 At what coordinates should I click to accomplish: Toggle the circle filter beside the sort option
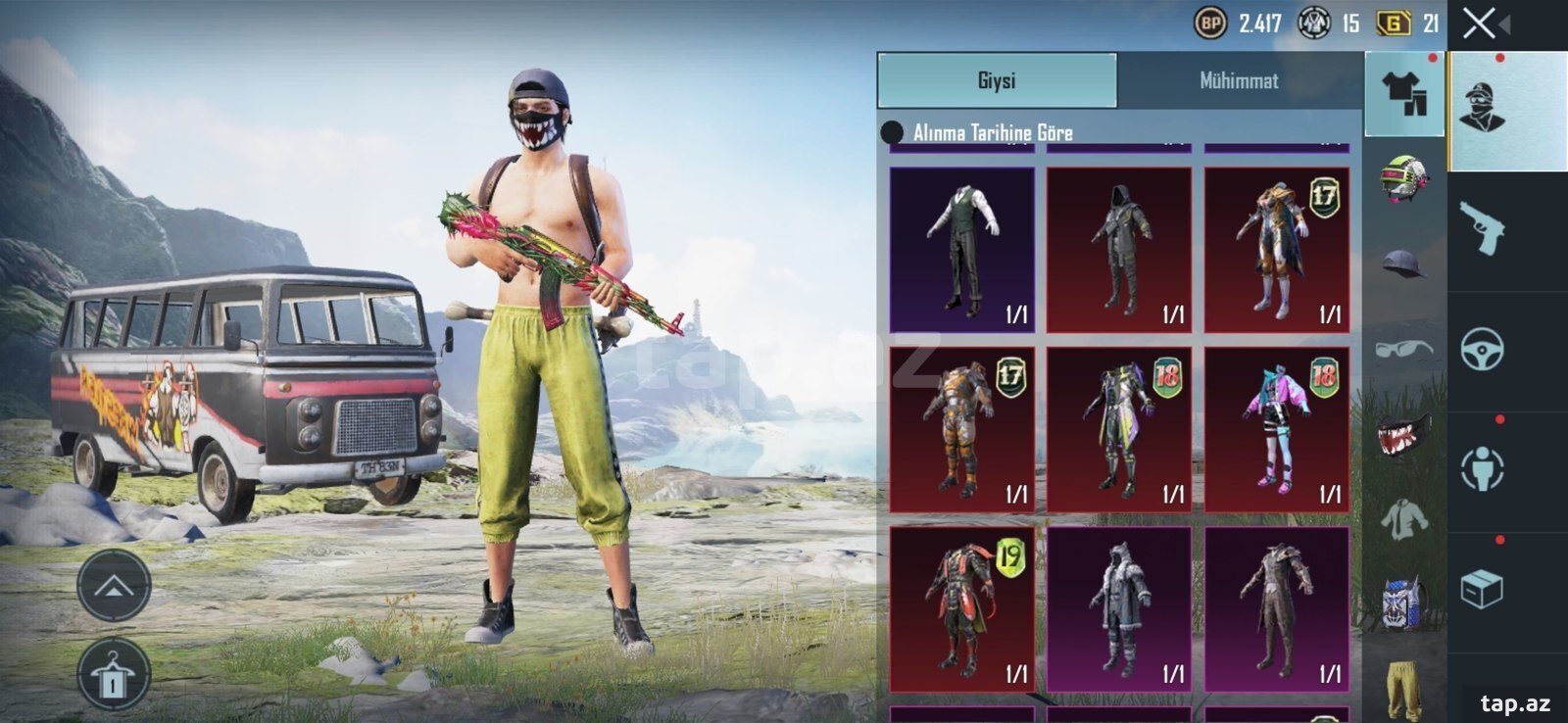click(894, 130)
